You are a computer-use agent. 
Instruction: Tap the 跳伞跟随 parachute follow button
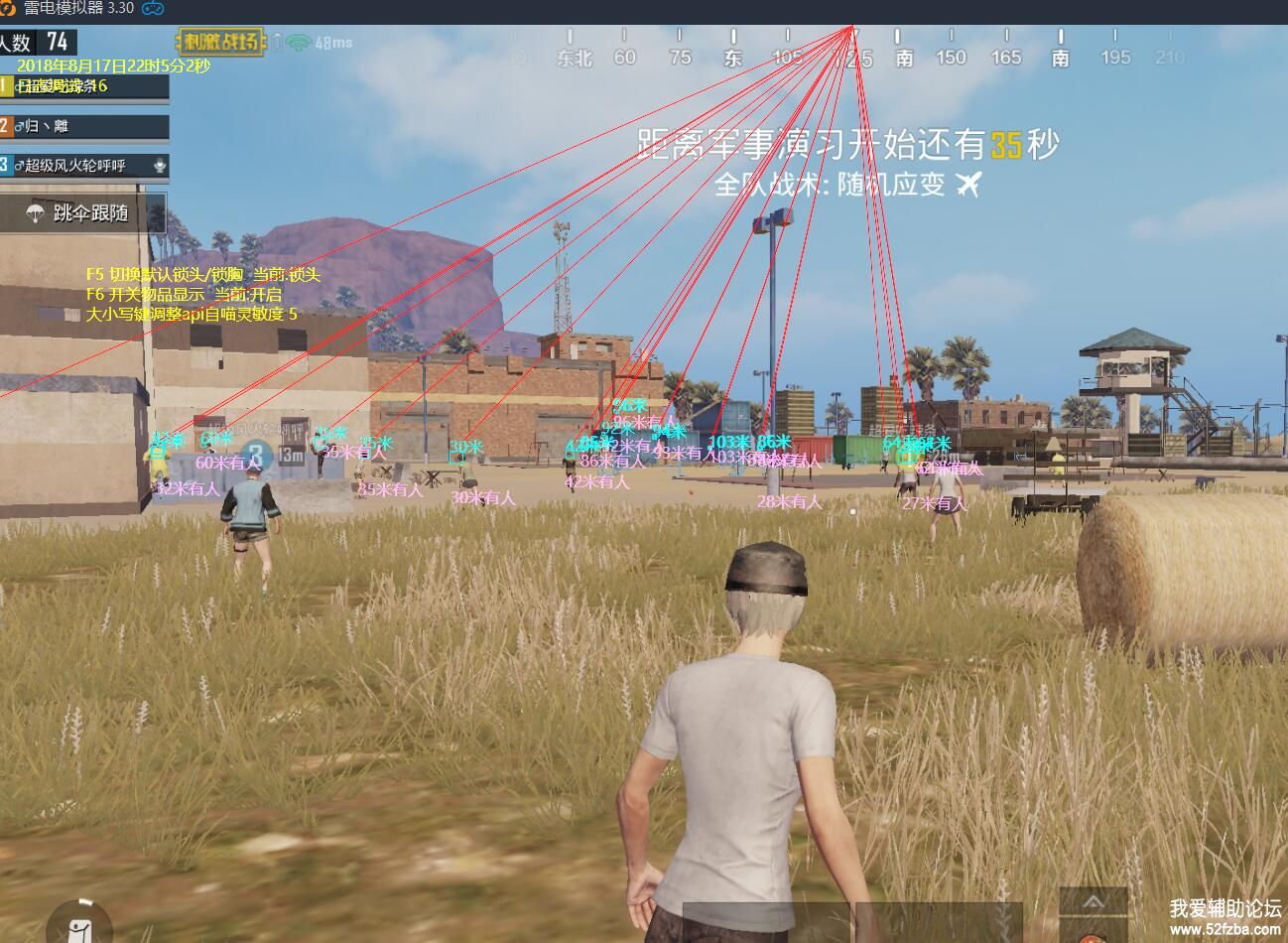(x=81, y=212)
